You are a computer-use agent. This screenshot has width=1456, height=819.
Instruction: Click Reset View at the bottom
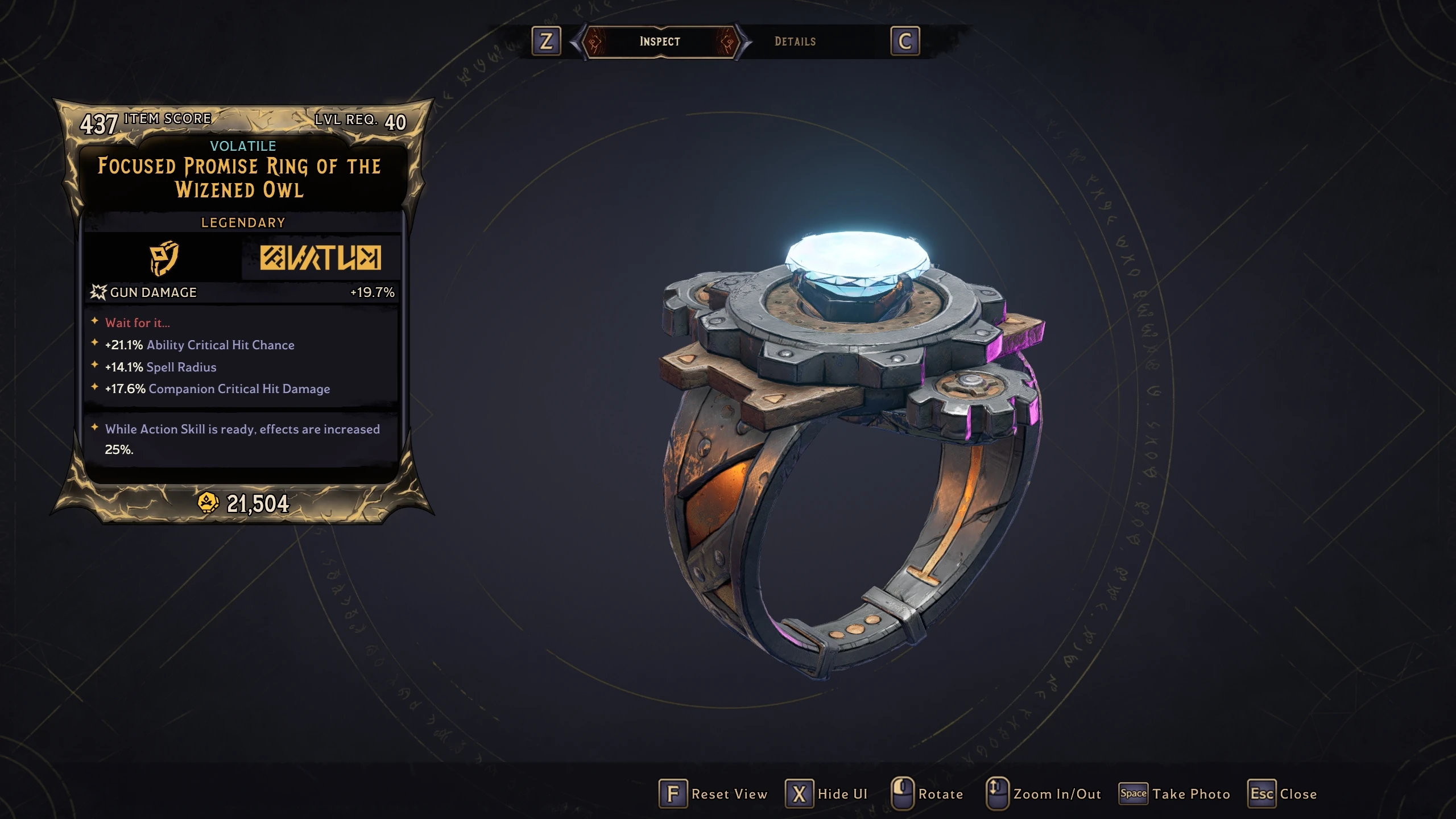coord(714,794)
